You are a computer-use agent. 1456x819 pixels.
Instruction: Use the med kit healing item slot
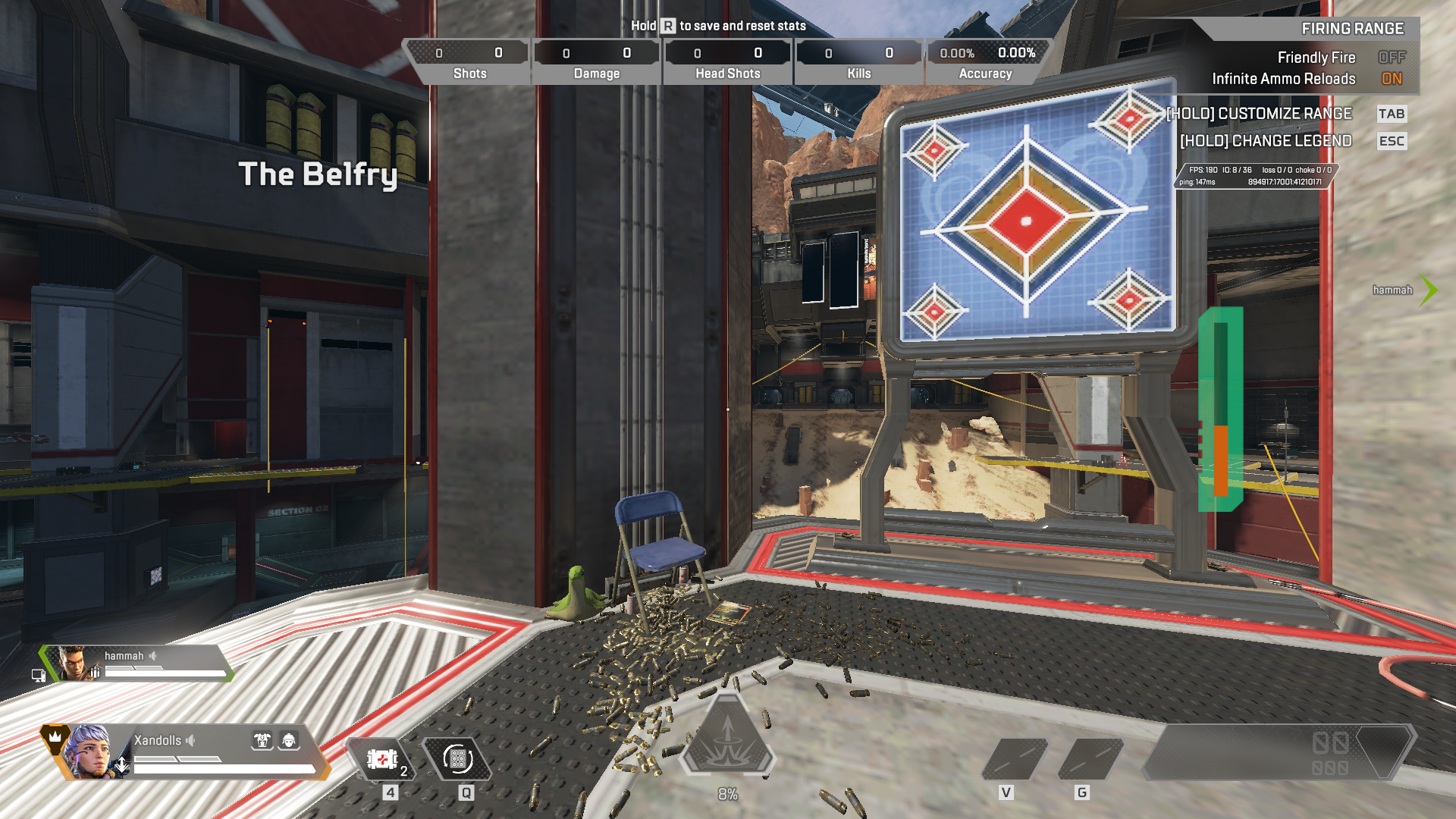[381, 759]
